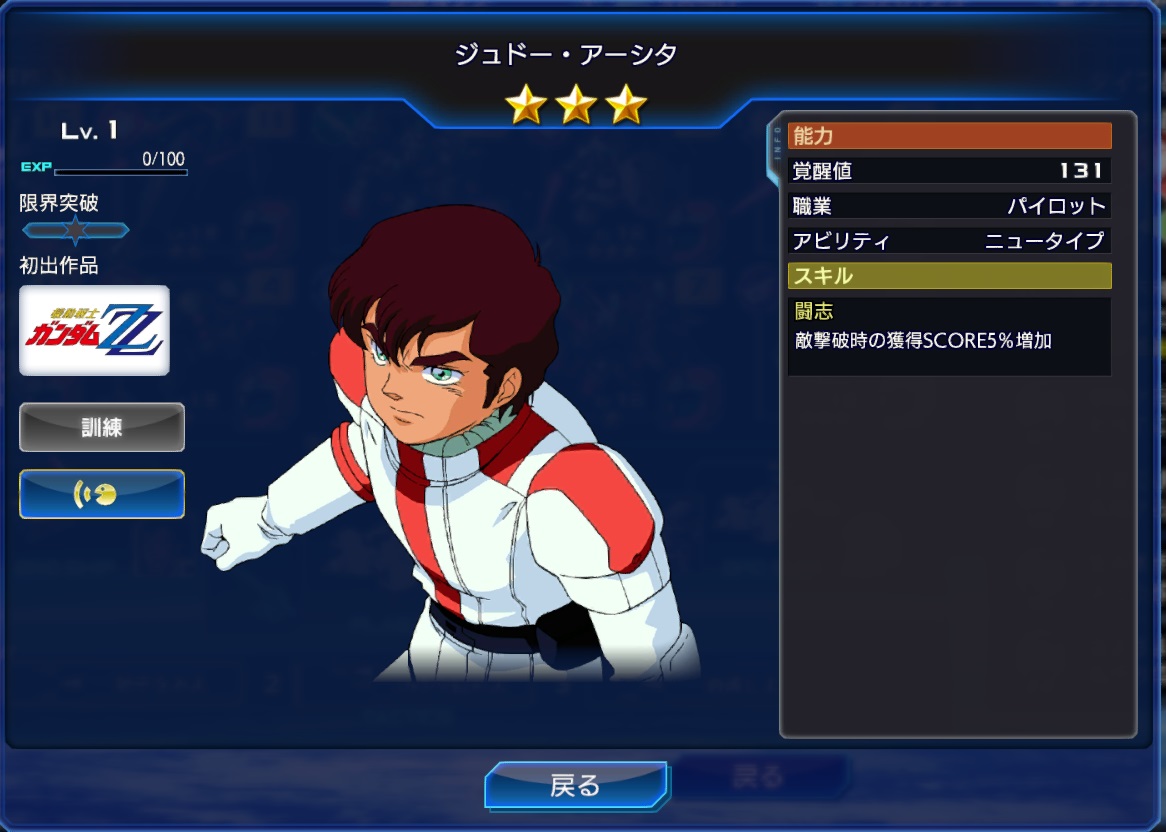Go back with the 戻る button
Viewport: 1166px width, 832px height.
pyautogui.click(x=575, y=785)
